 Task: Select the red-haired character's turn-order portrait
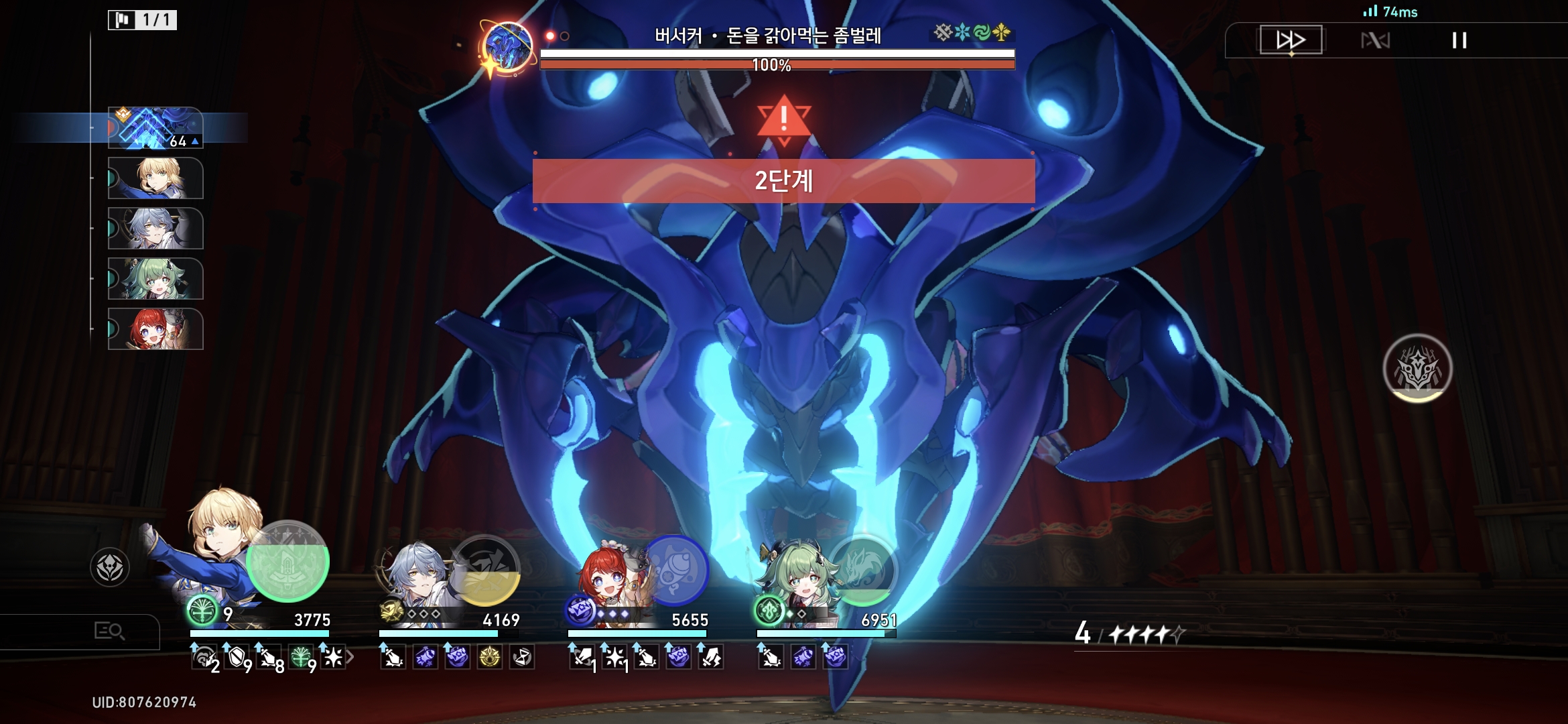coord(155,329)
